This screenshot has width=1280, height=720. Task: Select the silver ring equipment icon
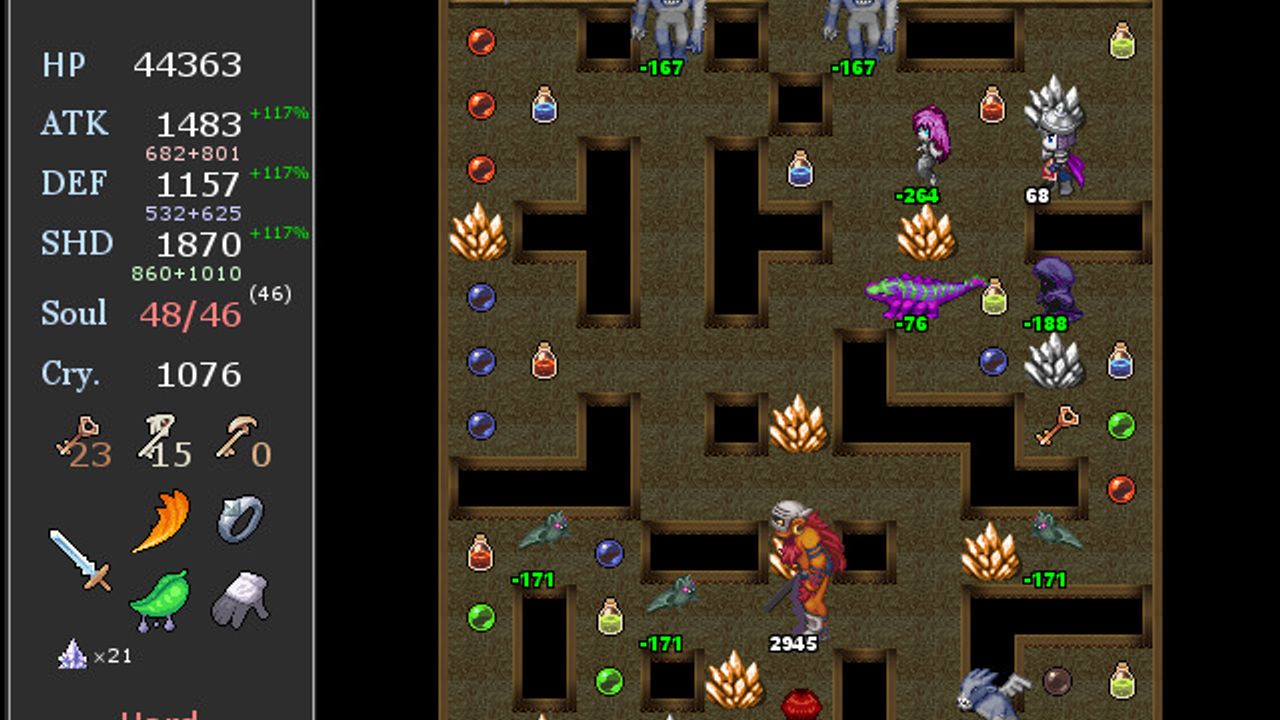pyautogui.click(x=240, y=519)
